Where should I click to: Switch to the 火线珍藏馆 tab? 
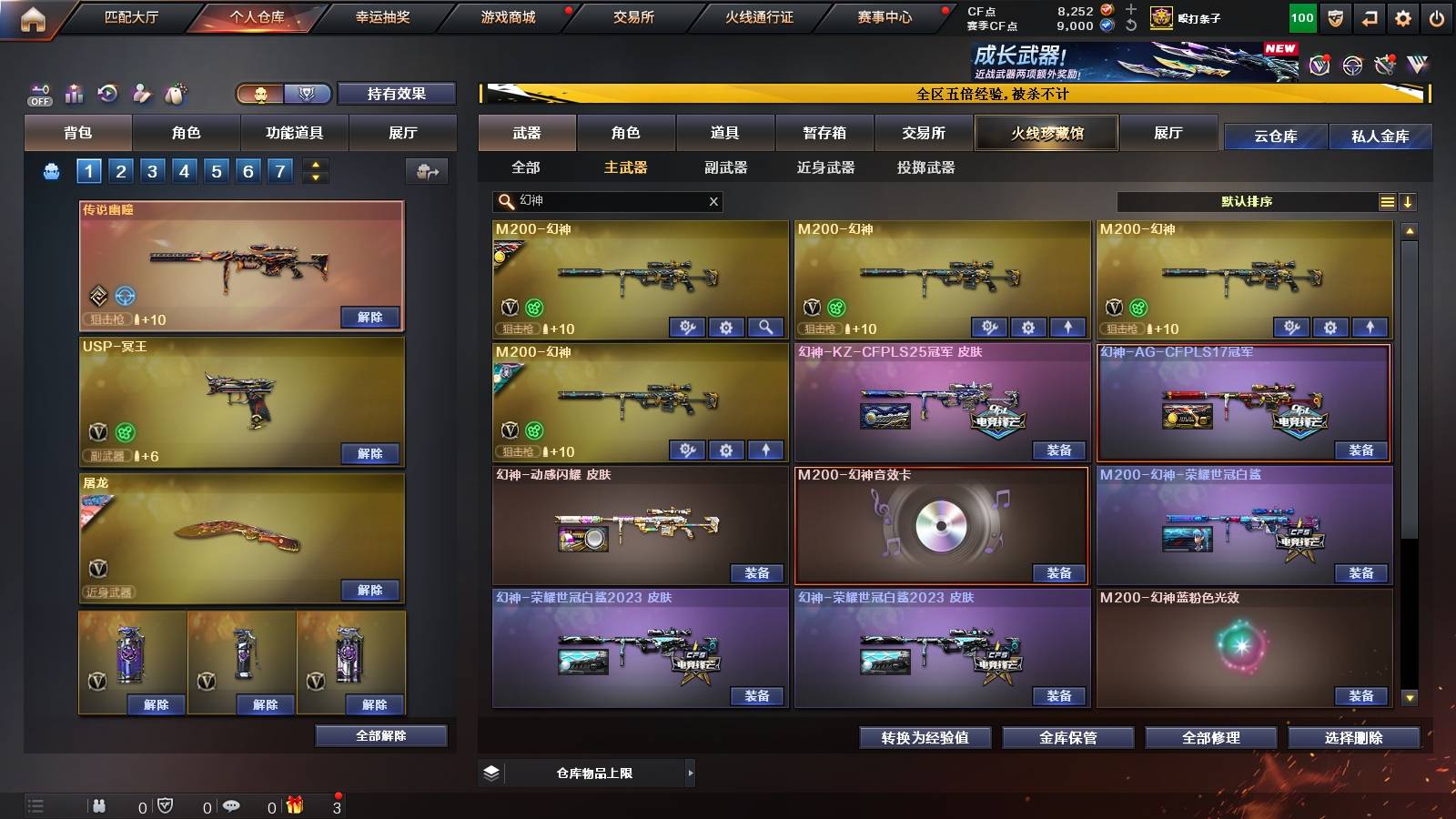pyautogui.click(x=1046, y=133)
